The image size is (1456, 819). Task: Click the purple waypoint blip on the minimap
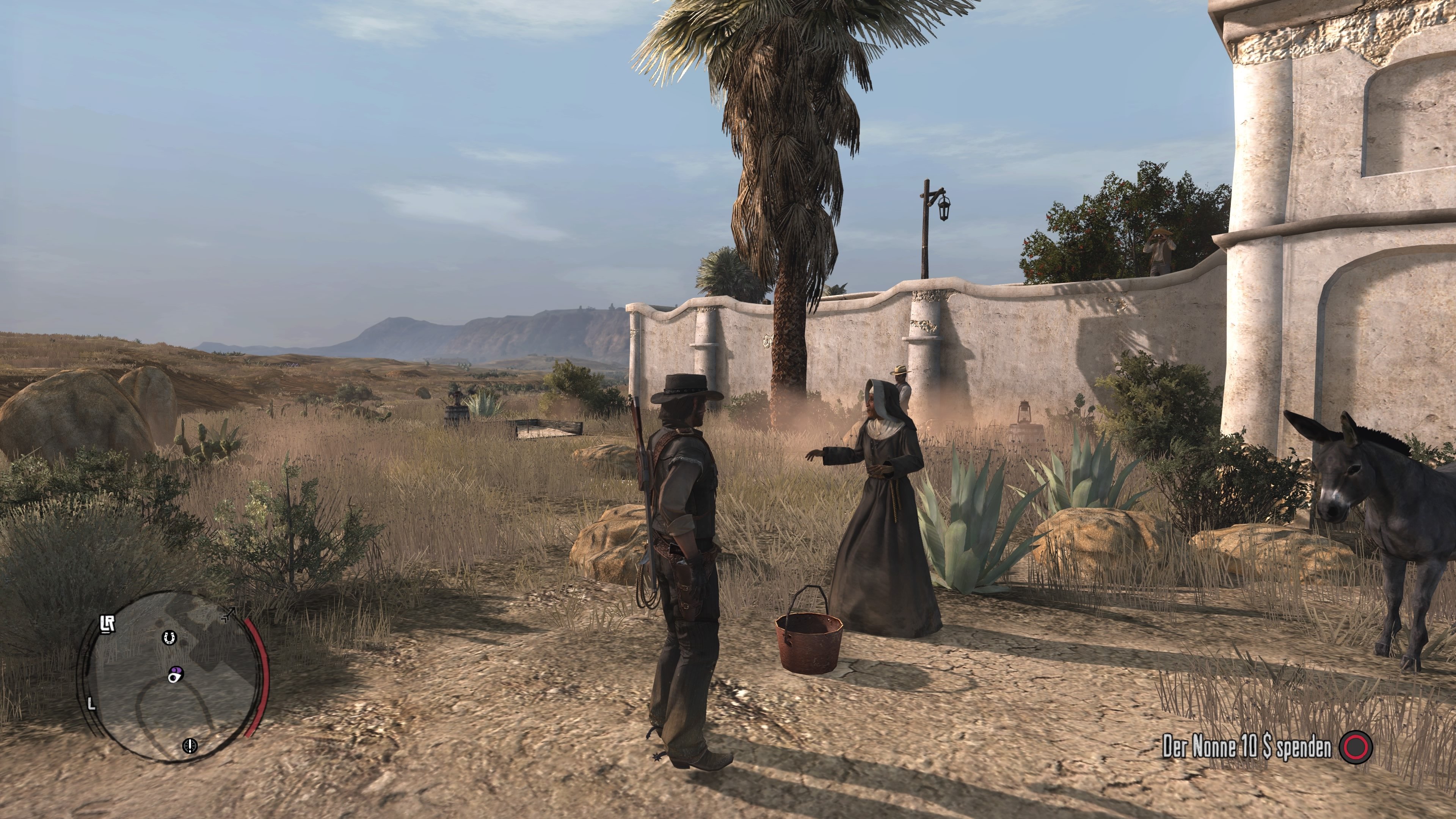[176, 674]
